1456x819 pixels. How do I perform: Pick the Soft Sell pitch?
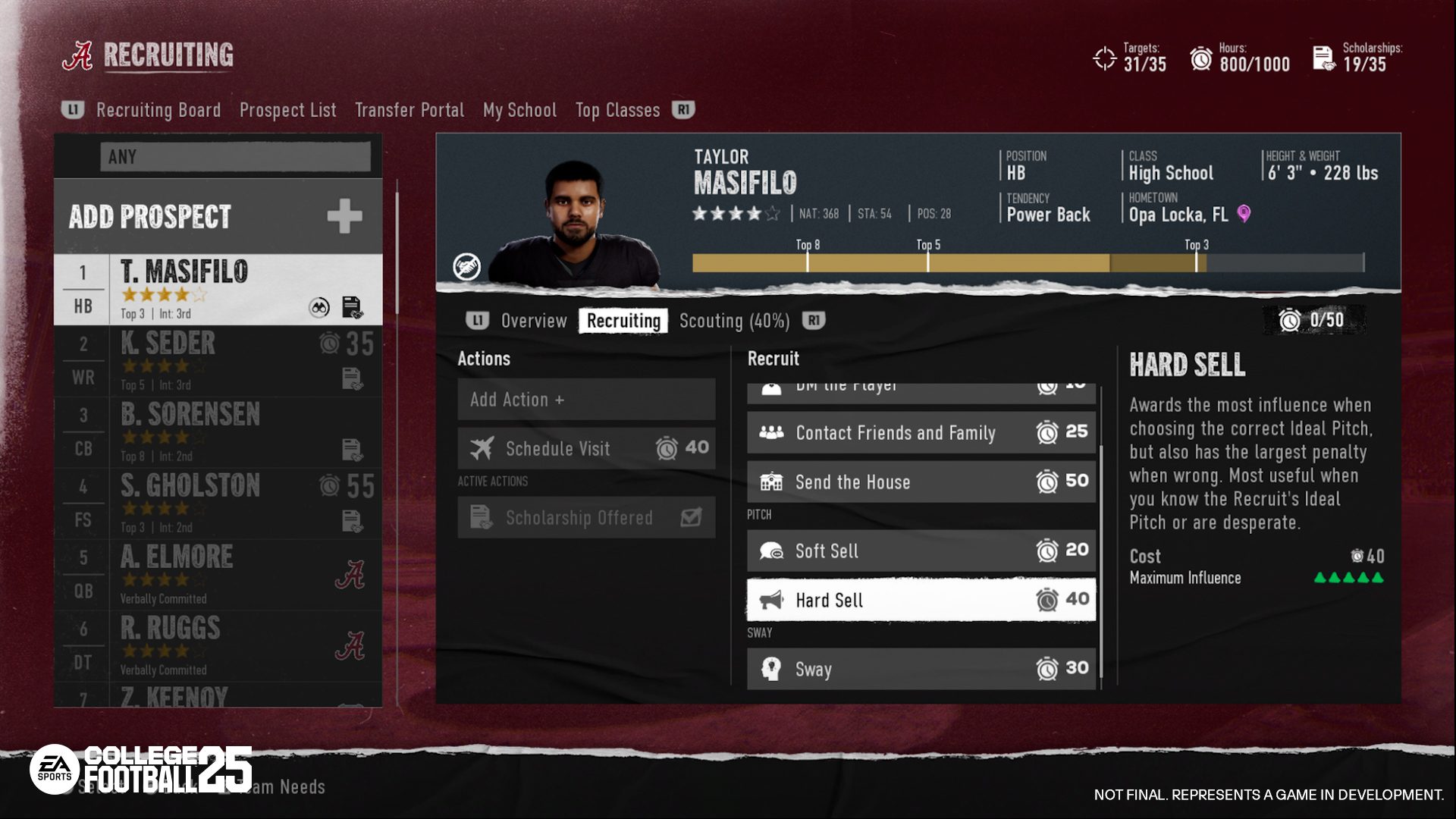click(921, 551)
